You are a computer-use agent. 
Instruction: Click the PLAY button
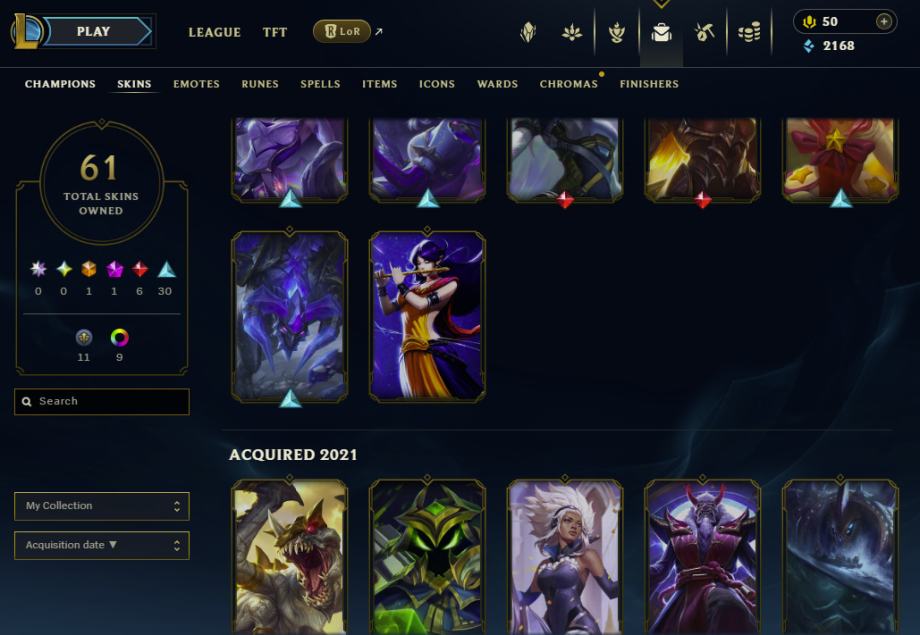(94, 32)
